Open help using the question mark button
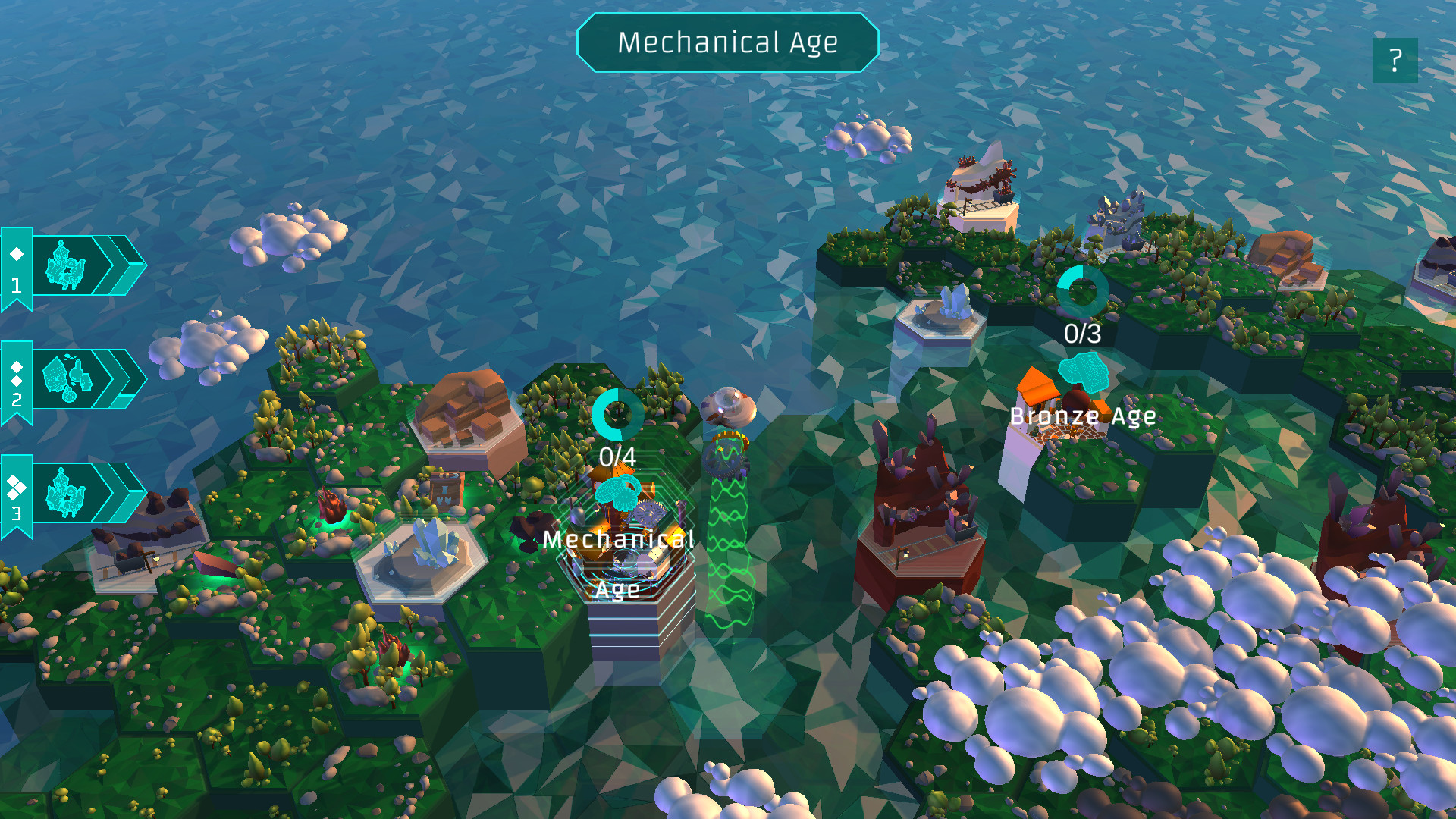This screenshot has height=819, width=1456. pos(1394,60)
